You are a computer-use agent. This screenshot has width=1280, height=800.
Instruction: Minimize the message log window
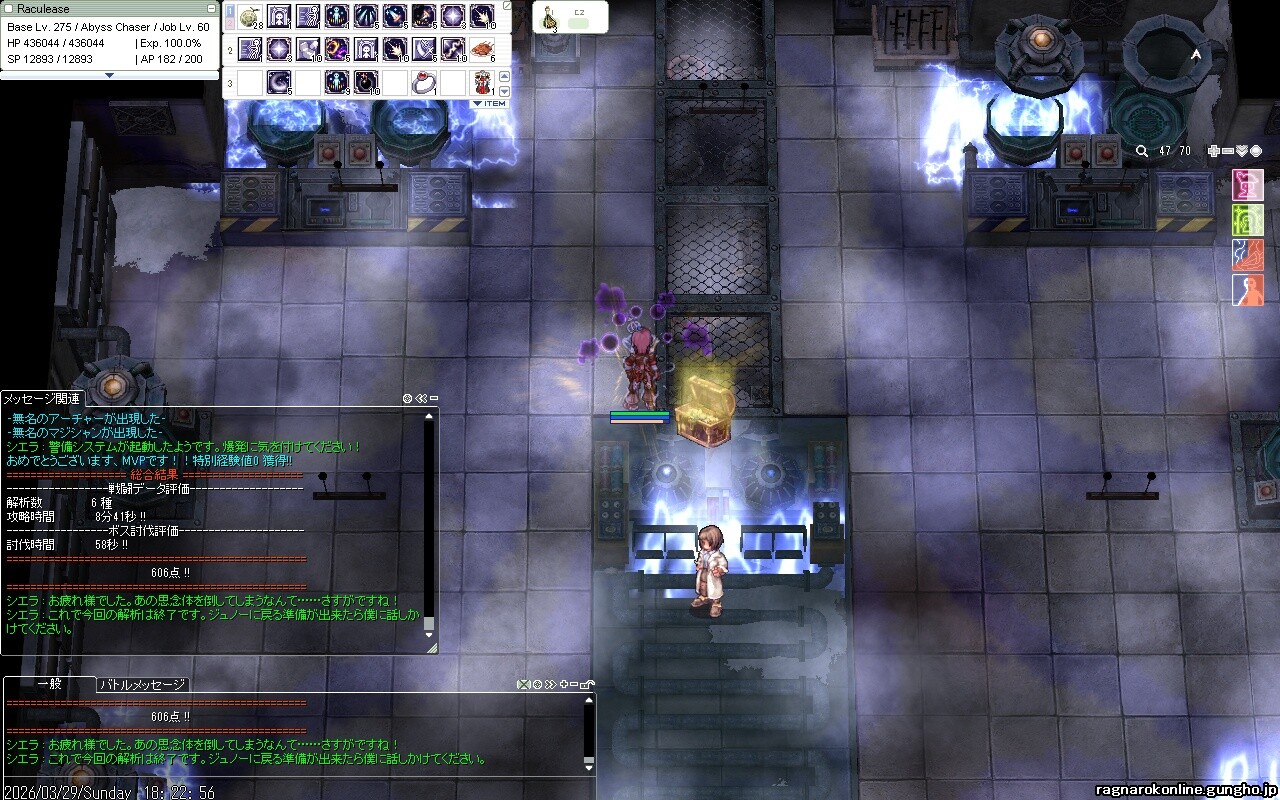pyautogui.click(x=434, y=398)
